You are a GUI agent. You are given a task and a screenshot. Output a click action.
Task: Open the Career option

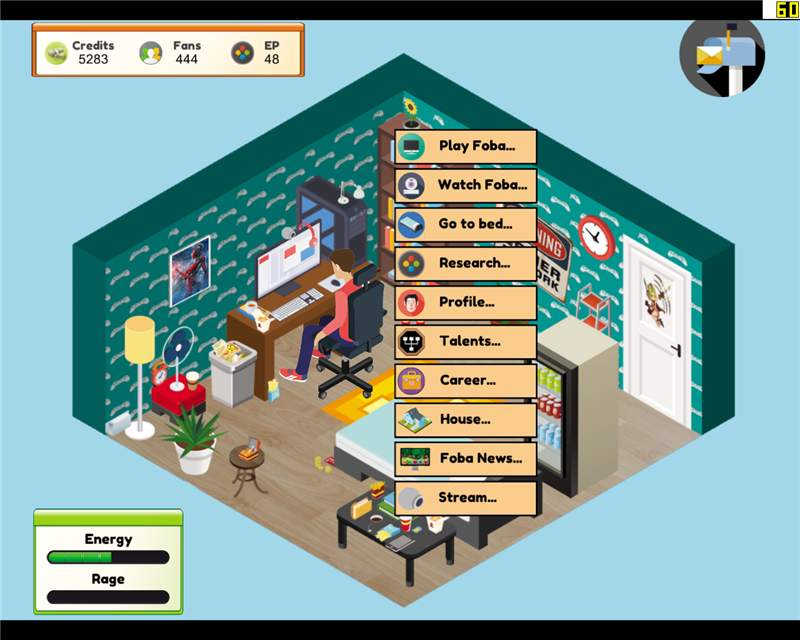(x=466, y=380)
